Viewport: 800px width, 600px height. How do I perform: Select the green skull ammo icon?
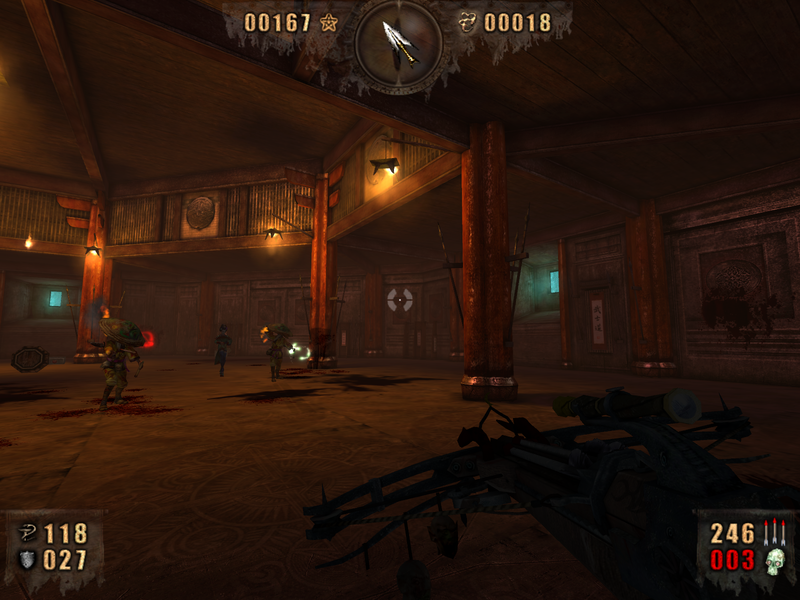click(x=773, y=562)
